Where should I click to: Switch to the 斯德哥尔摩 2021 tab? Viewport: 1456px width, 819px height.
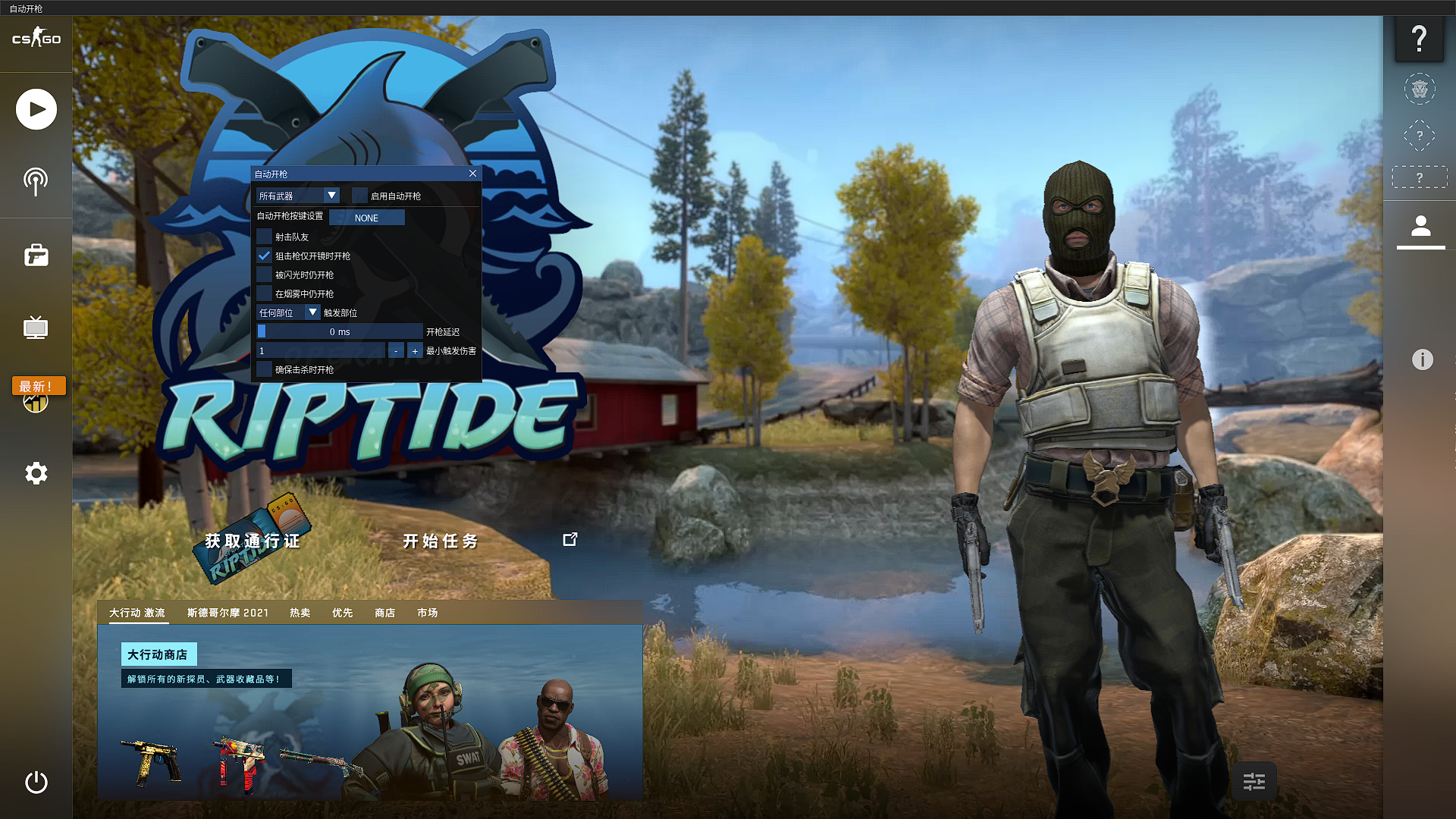click(x=228, y=613)
